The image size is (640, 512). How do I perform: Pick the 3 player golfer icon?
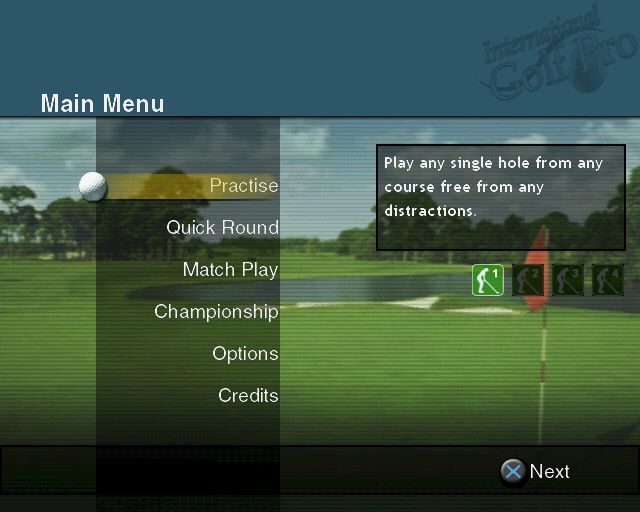click(568, 280)
